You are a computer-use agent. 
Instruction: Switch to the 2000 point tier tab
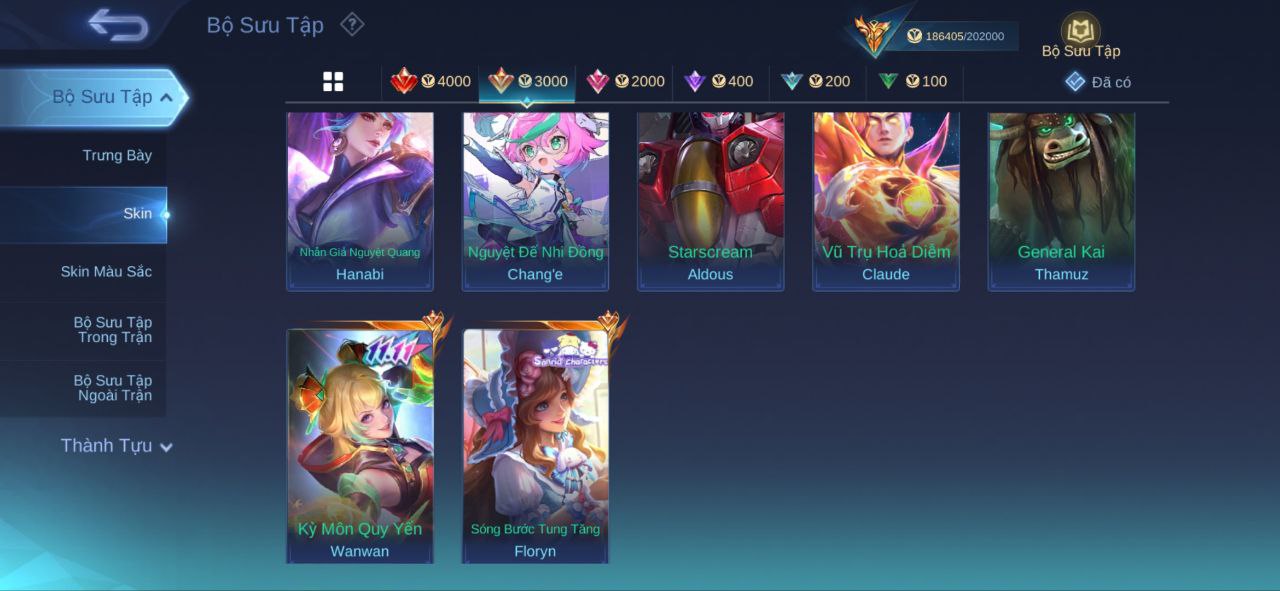[625, 82]
